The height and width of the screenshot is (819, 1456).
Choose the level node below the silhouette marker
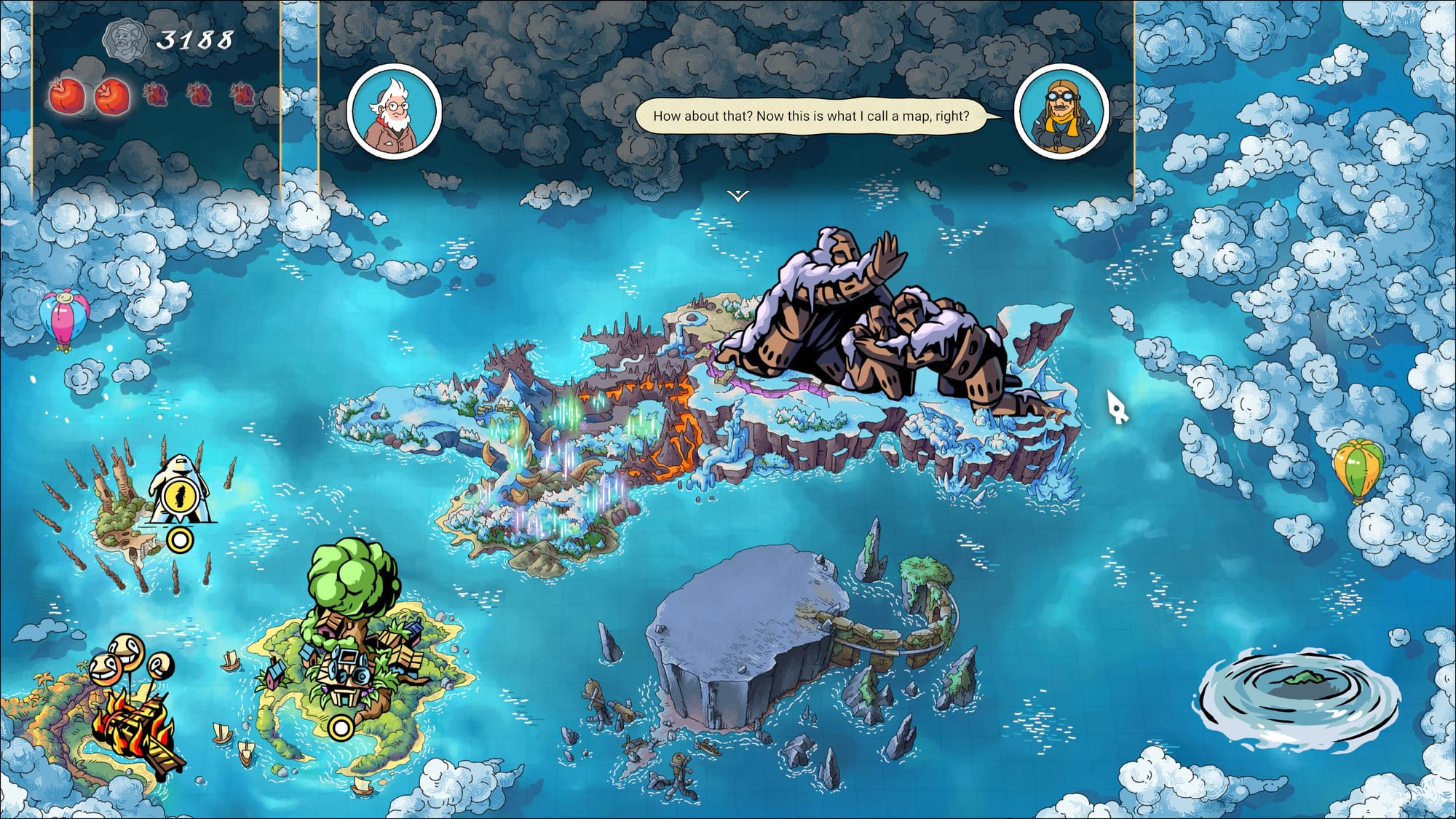click(180, 540)
